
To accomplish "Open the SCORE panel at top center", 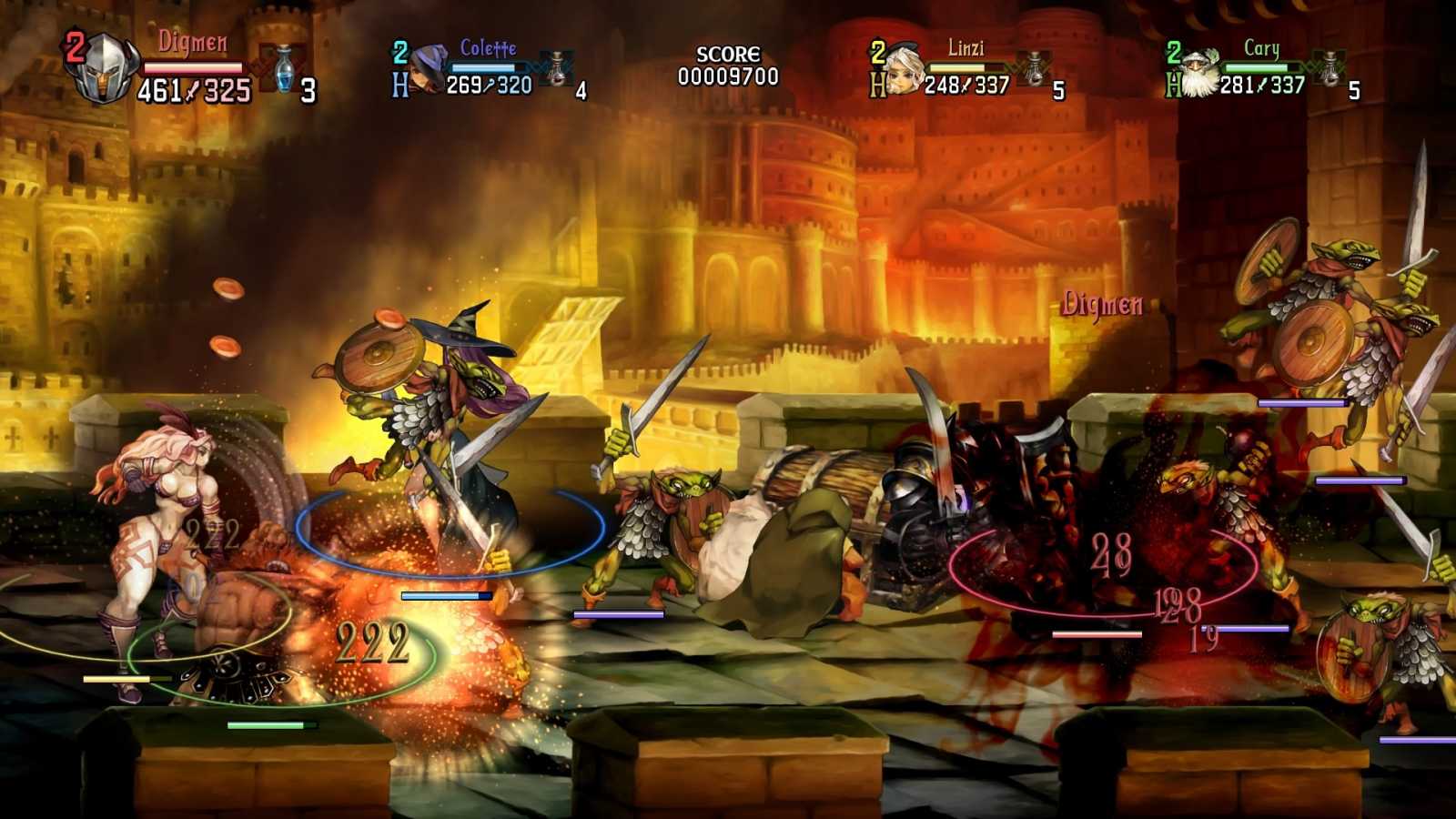I will [728, 55].
